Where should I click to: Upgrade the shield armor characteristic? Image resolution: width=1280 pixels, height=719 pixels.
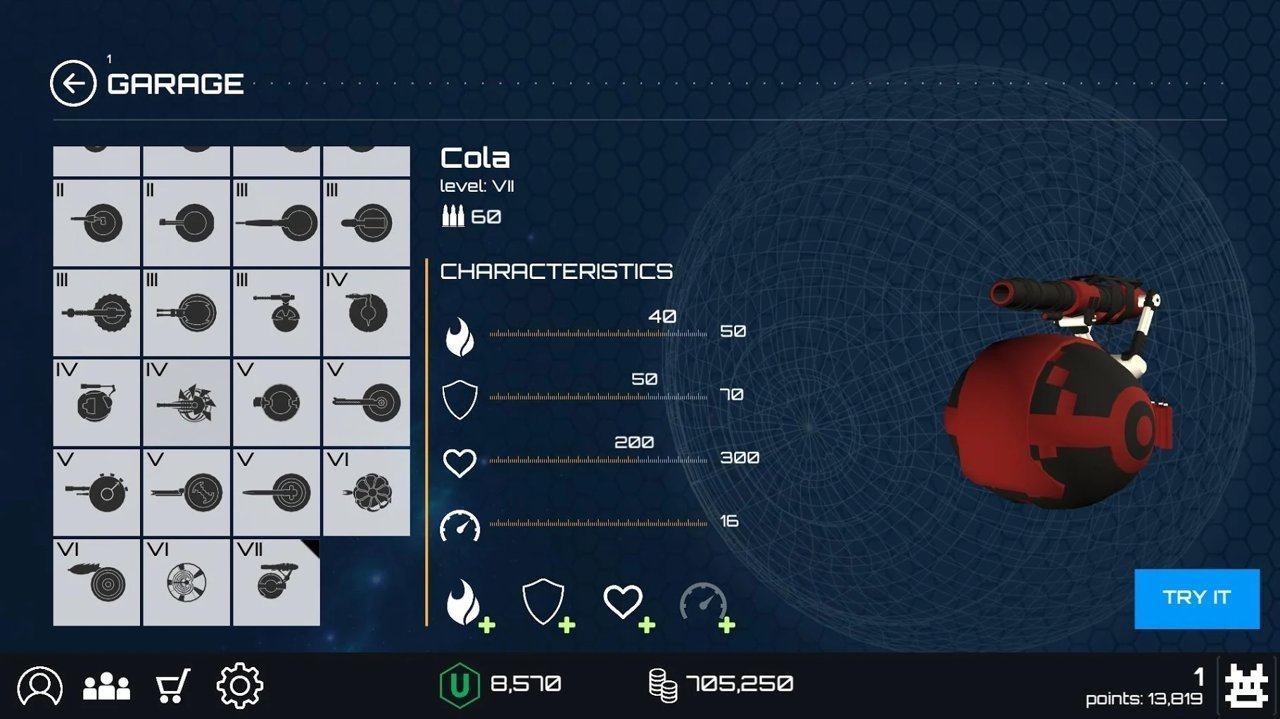point(546,604)
